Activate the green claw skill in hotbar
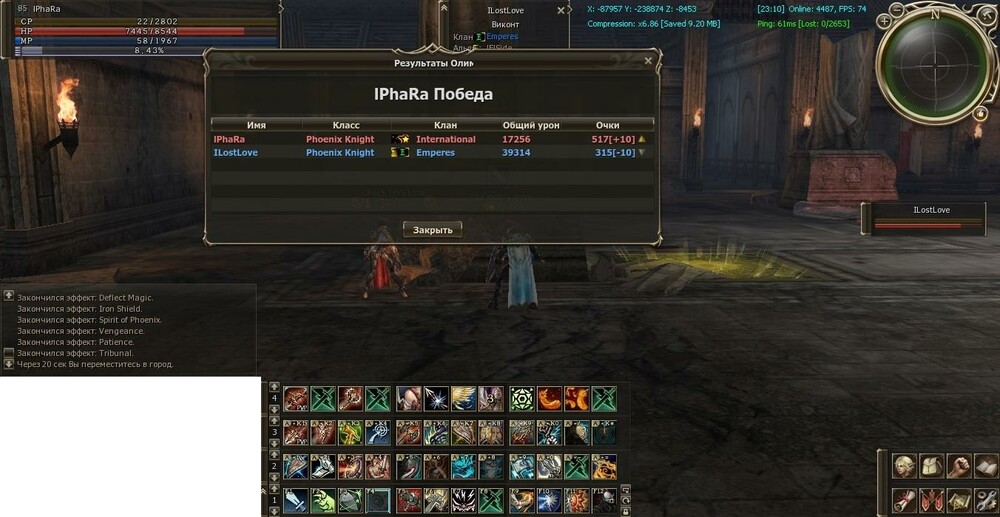This screenshot has width=1000, height=517. coord(323,500)
